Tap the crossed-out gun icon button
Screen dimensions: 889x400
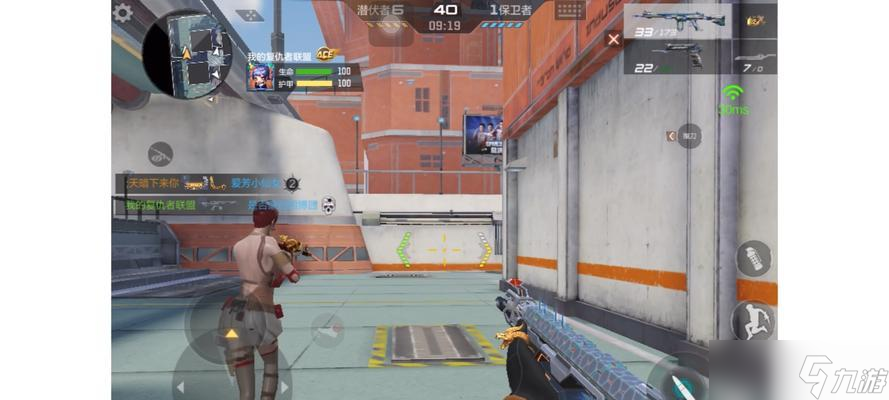[x=161, y=154]
